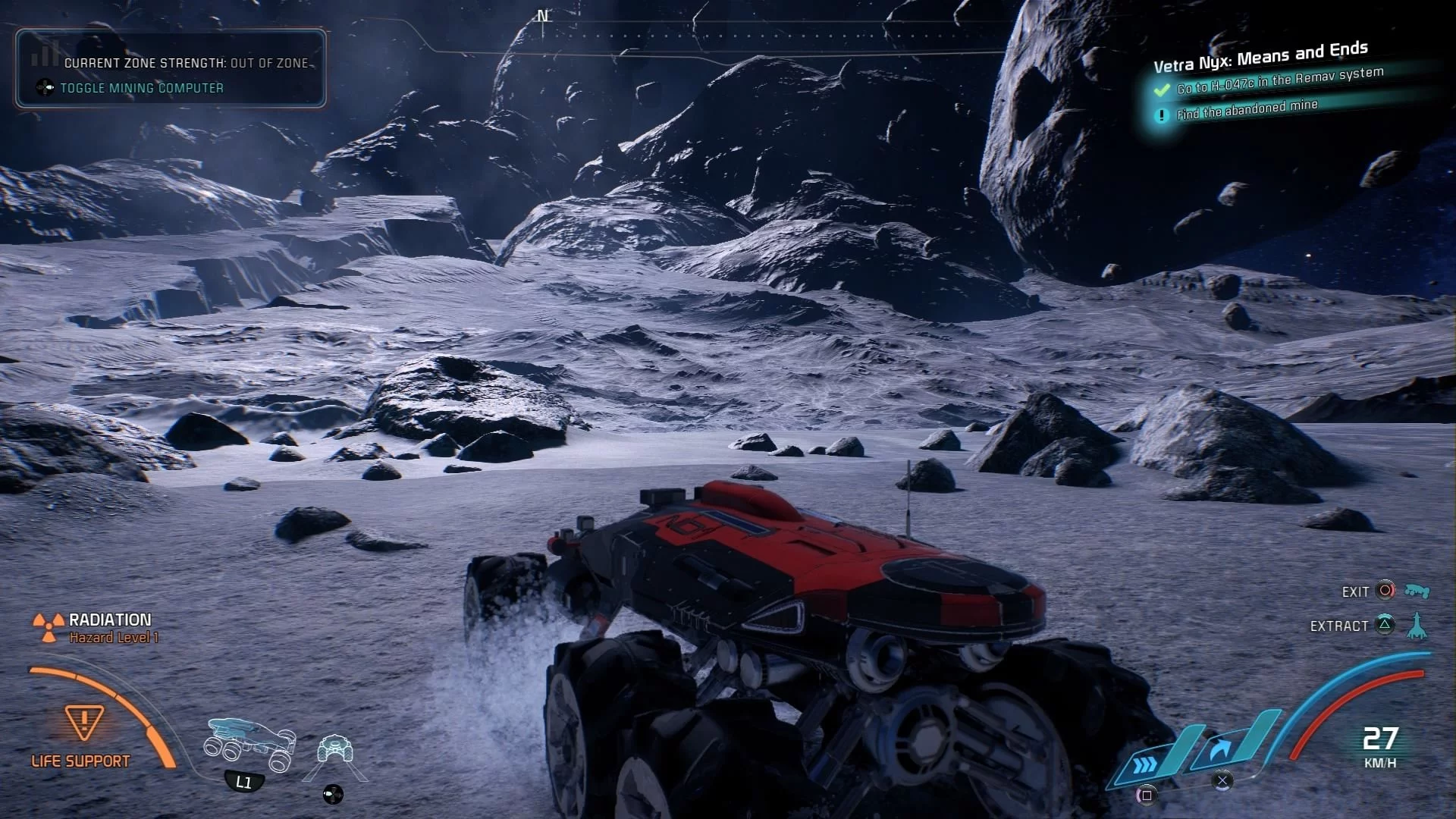The image size is (1456, 819).
Task: Click the radiation hazard trefoil icon
Action: pyautogui.click(x=49, y=627)
